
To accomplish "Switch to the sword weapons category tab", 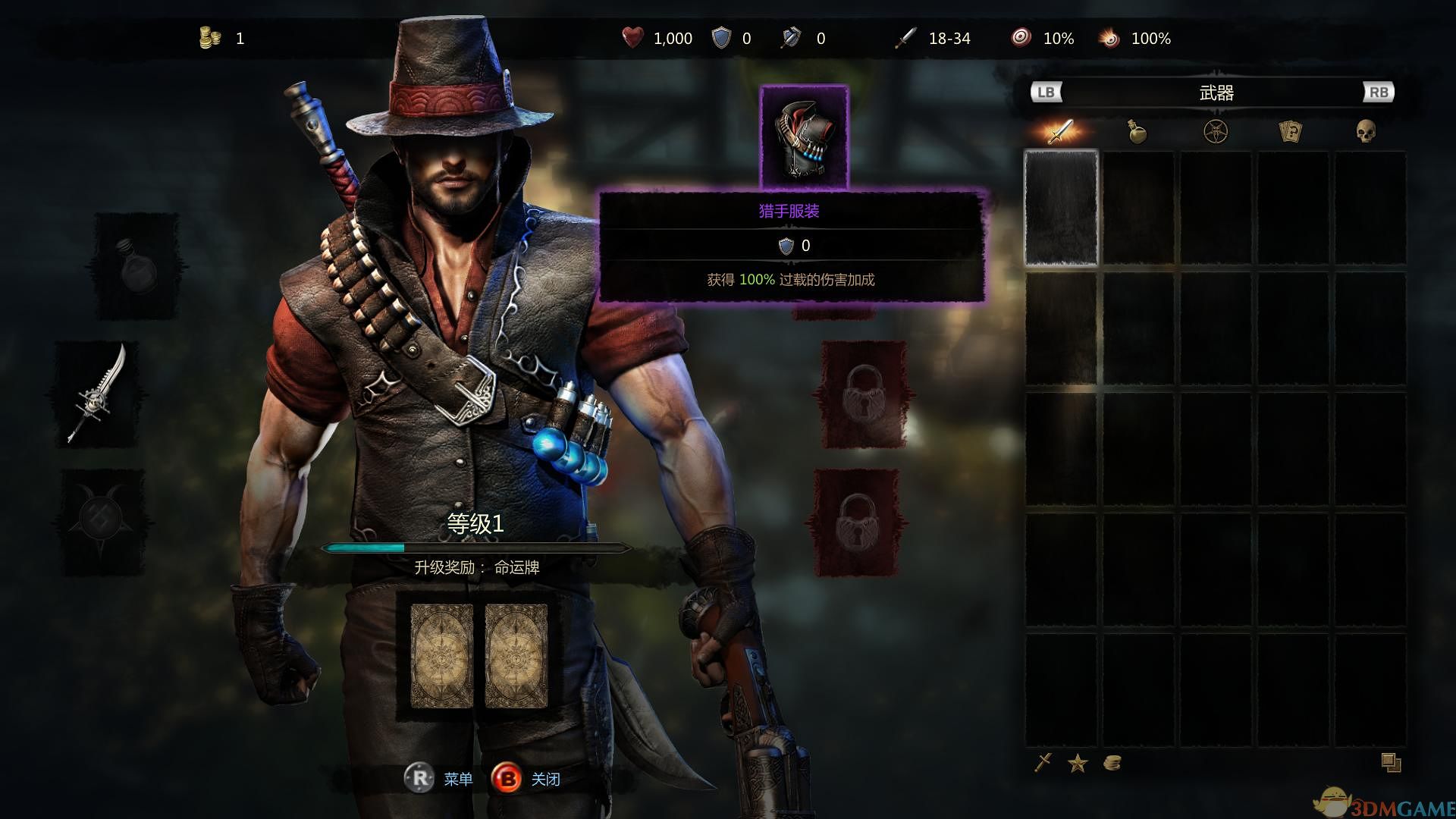I will pyautogui.click(x=1060, y=131).
